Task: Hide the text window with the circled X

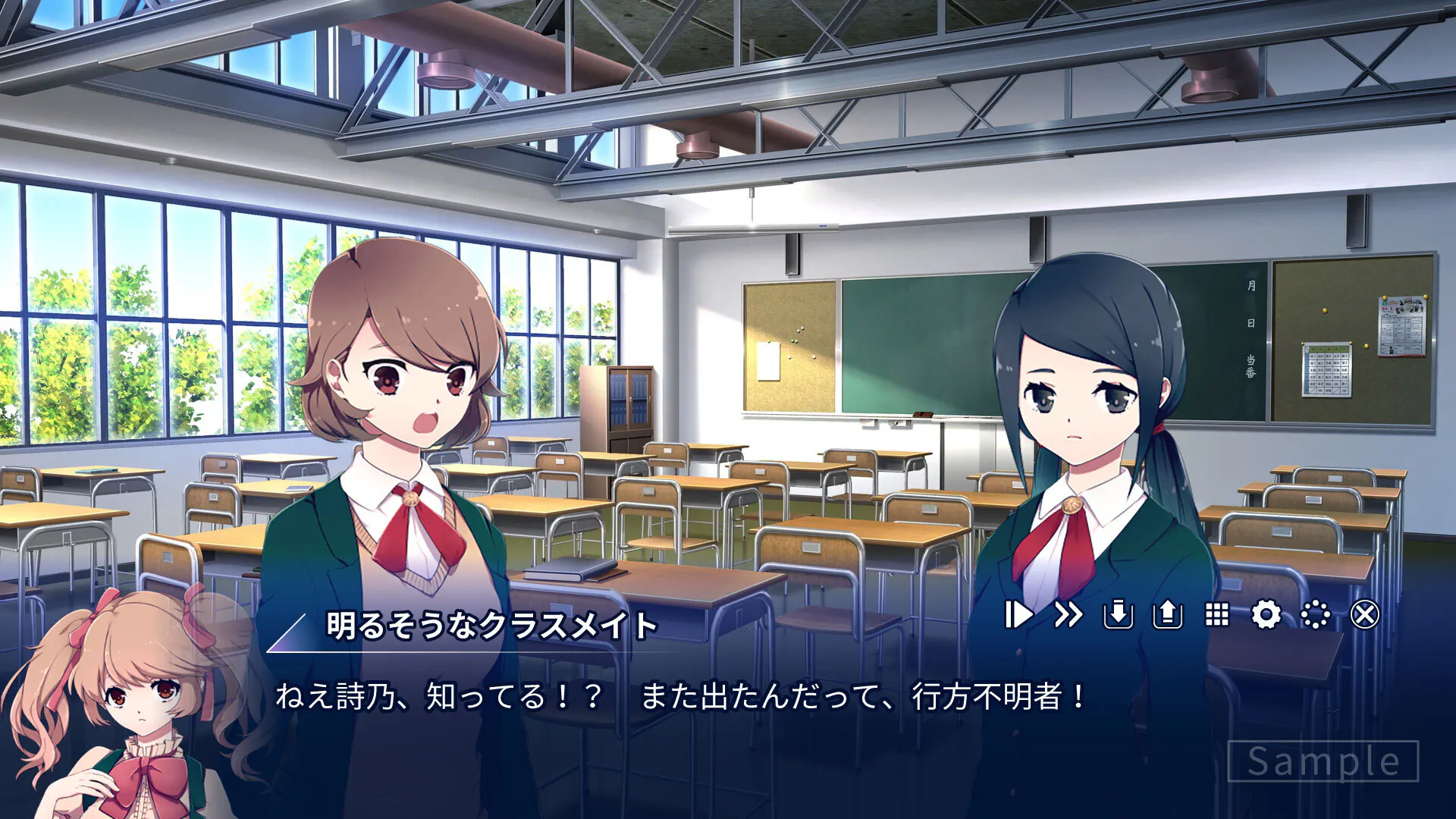Action: (x=1364, y=615)
